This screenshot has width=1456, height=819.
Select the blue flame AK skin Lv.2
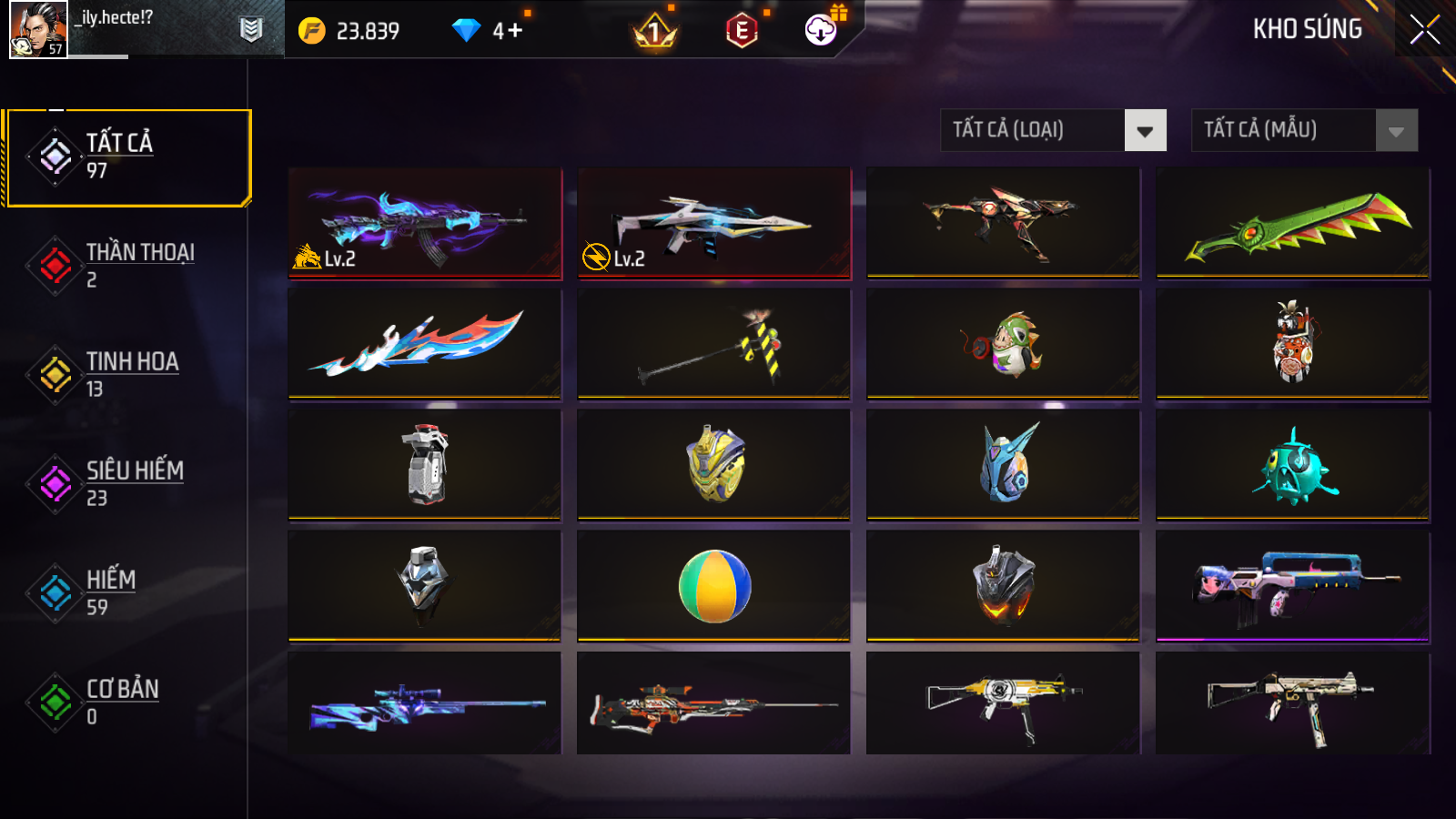tap(424, 223)
